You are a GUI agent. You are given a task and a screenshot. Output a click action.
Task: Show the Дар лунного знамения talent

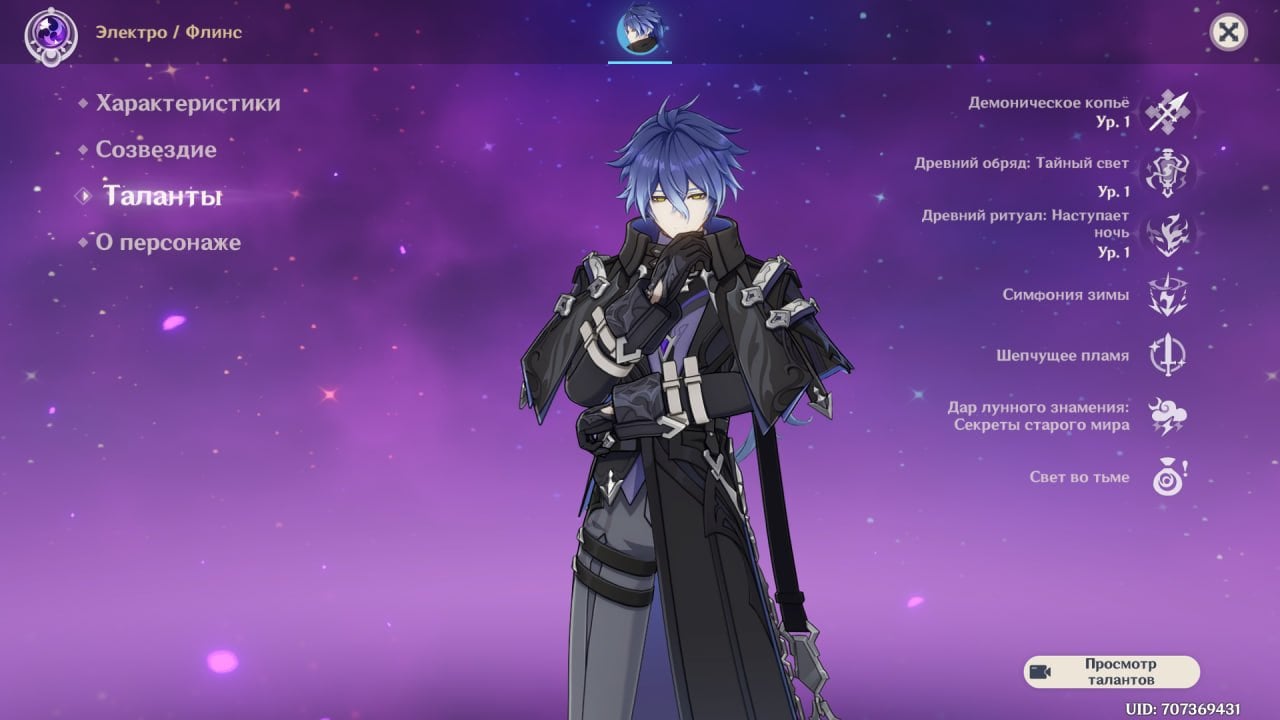click(x=1166, y=416)
